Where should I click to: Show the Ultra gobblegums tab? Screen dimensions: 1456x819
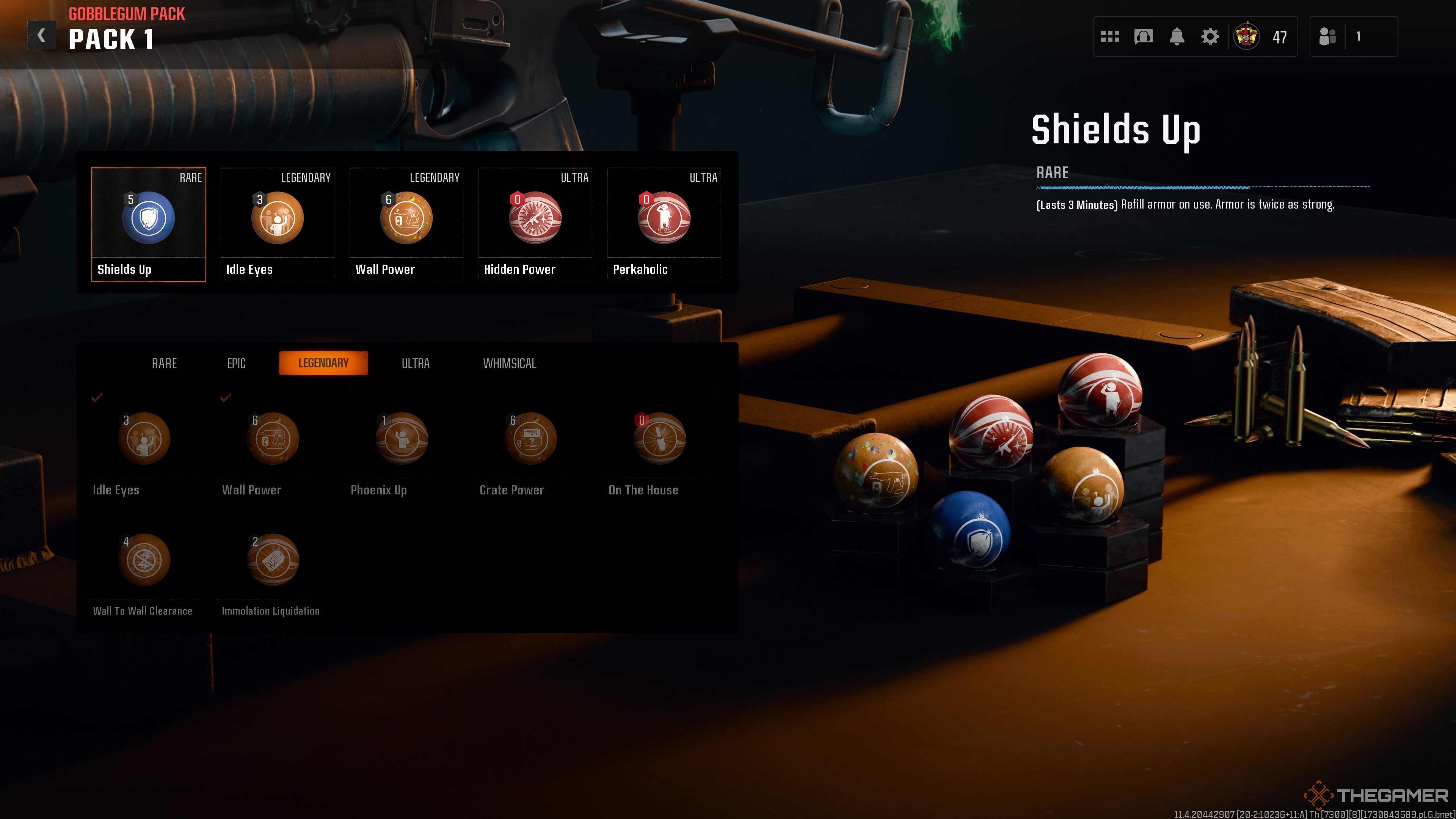416,364
